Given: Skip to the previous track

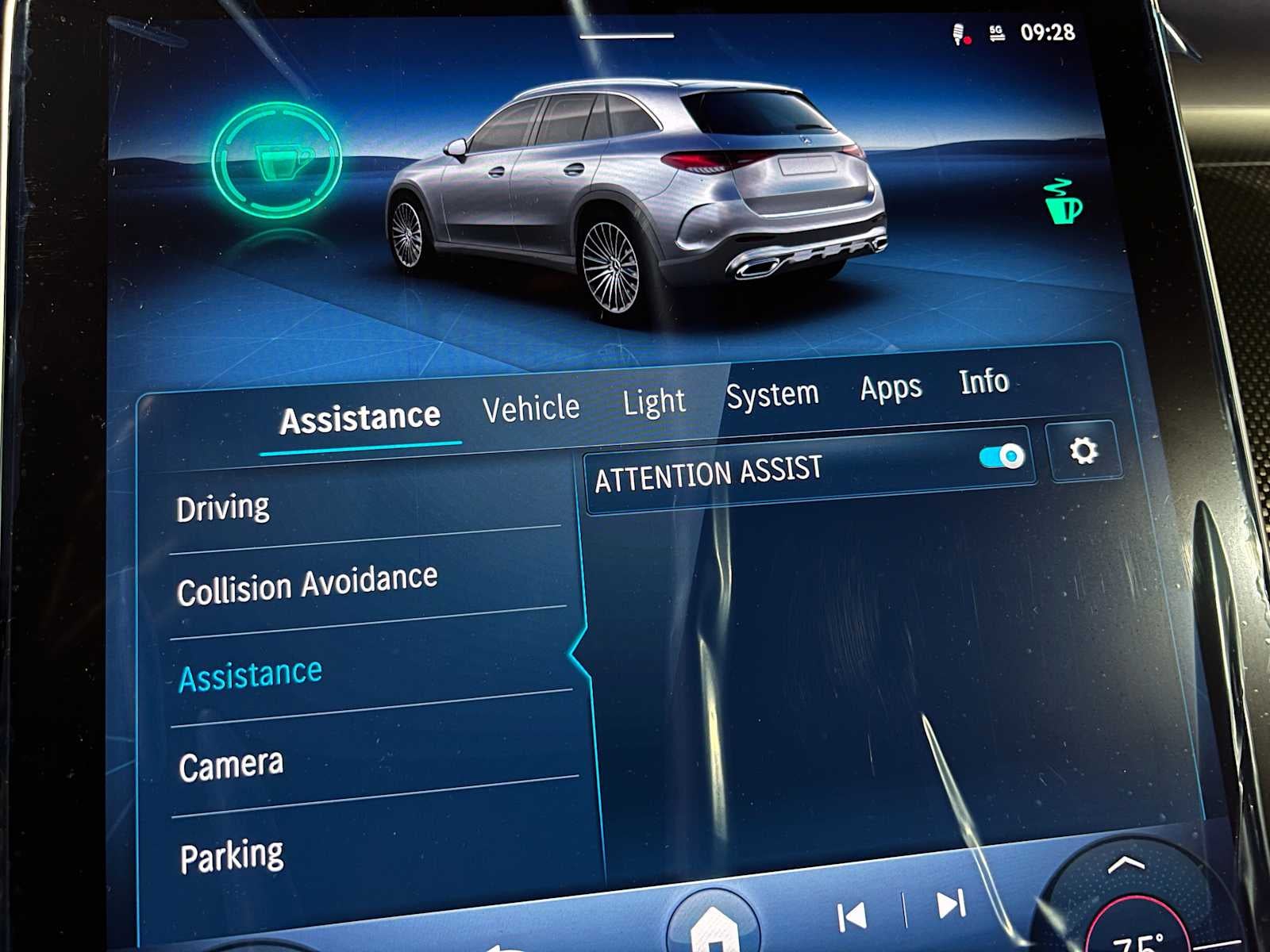Looking at the screenshot, I should click(x=852, y=917).
